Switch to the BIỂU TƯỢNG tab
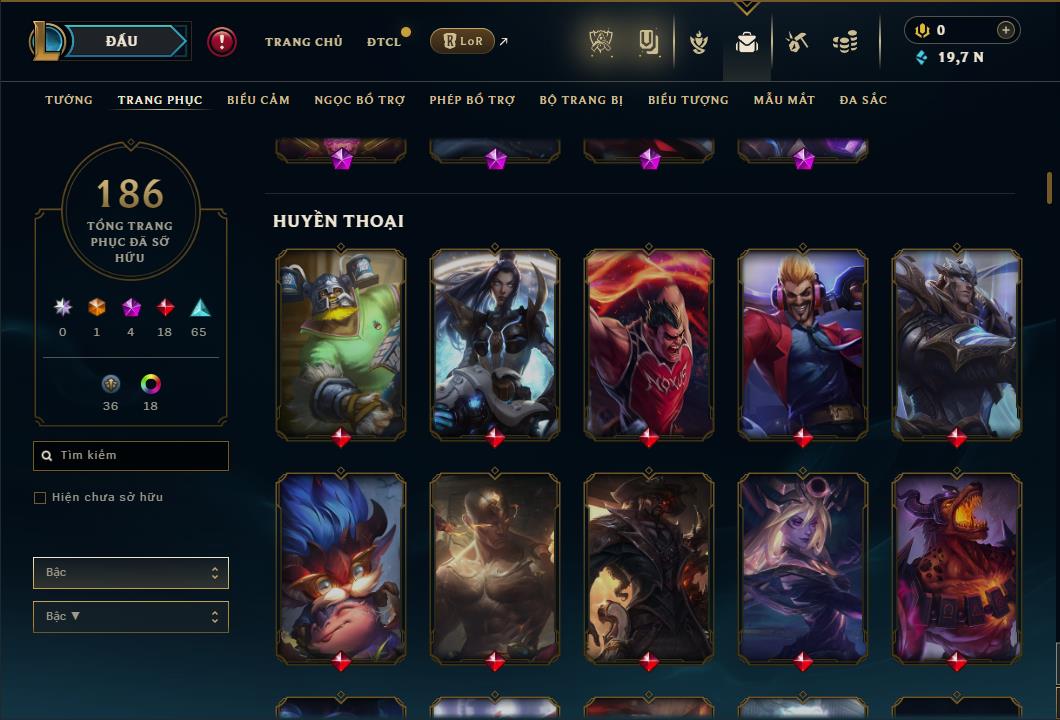The image size is (1060, 720). pyautogui.click(x=688, y=100)
